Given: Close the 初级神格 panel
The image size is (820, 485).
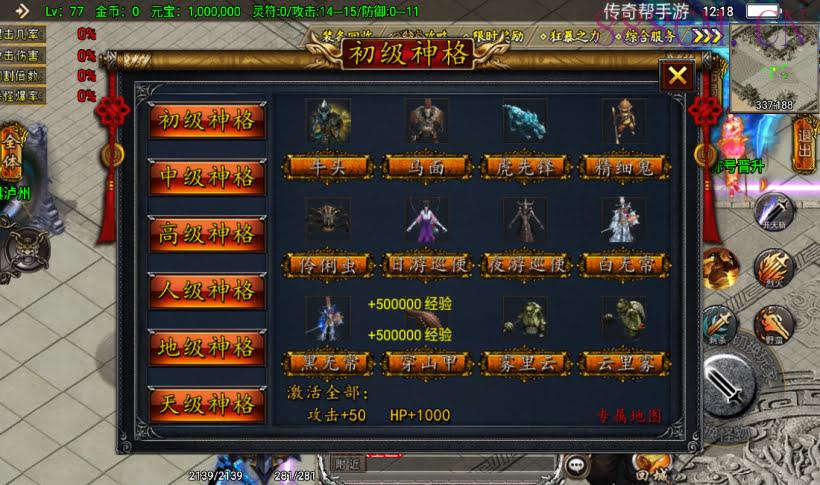Looking at the screenshot, I should click(x=677, y=76).
